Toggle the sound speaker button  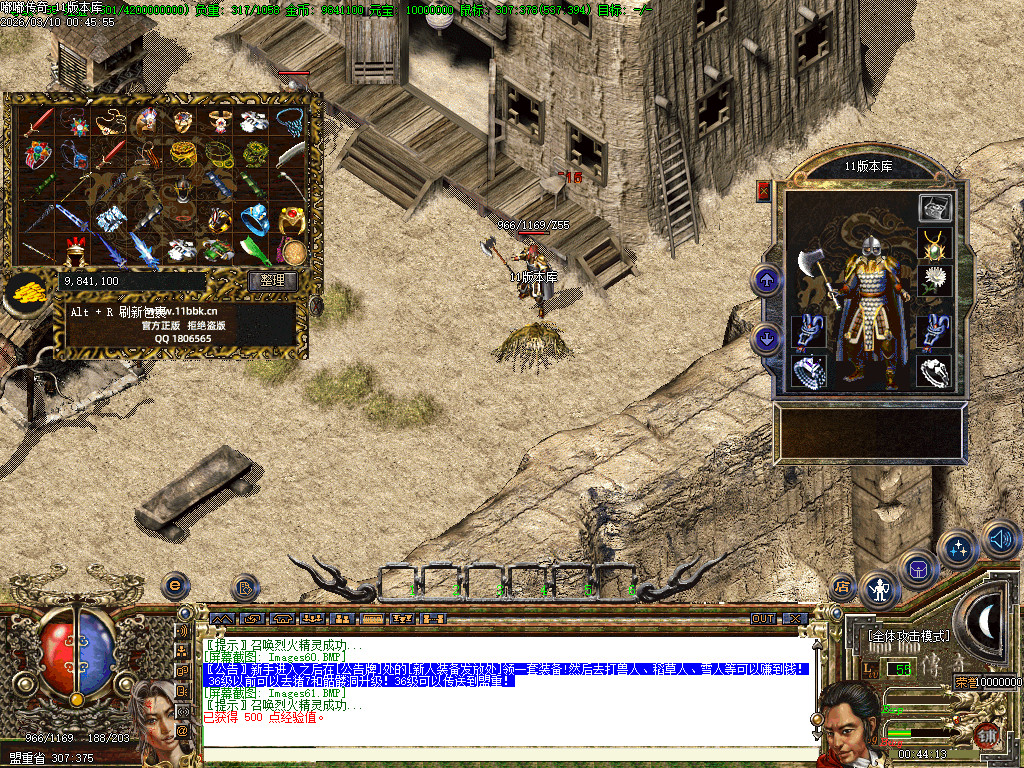(1000, 538)
